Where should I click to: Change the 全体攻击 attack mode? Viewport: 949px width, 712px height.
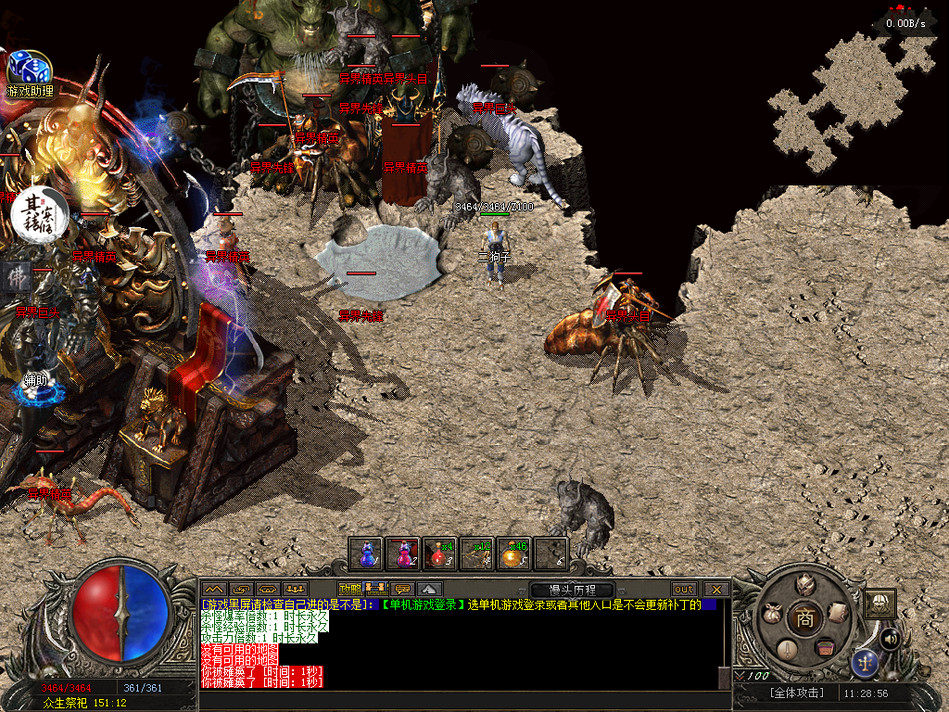(796, 692)
